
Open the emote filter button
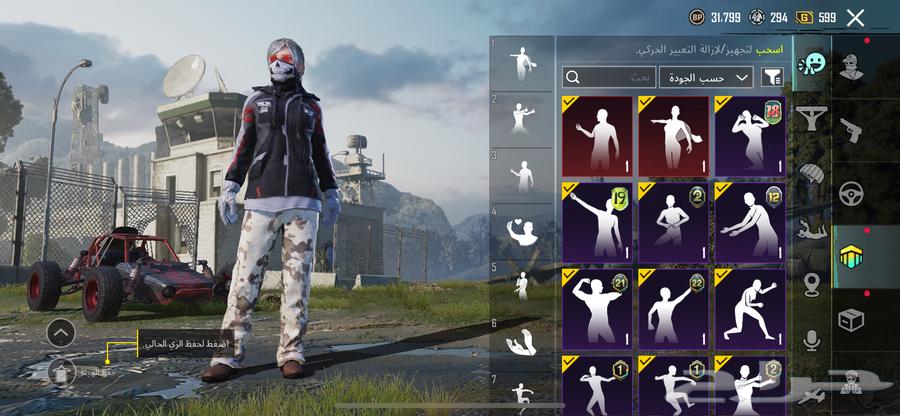(772, 77)
